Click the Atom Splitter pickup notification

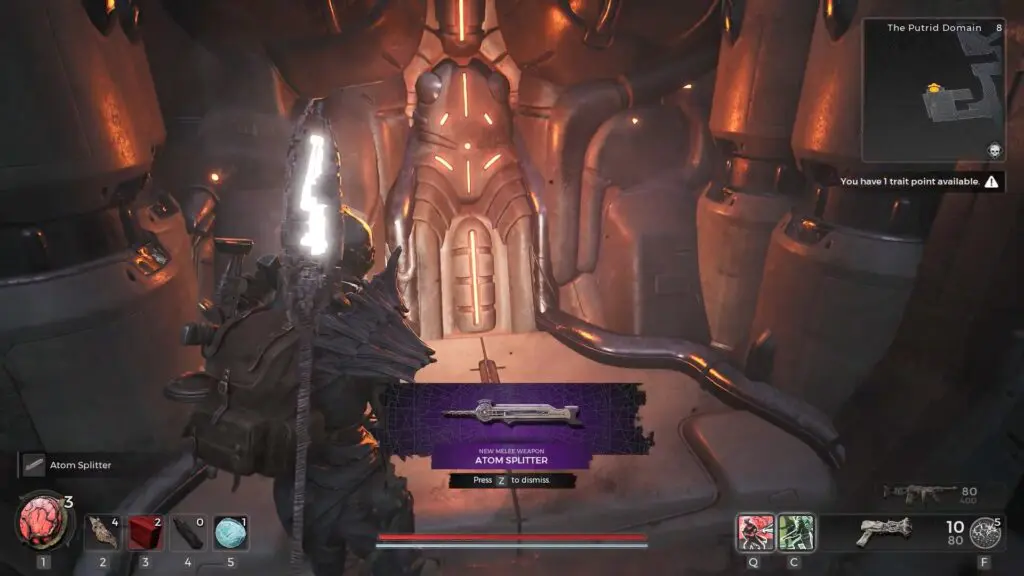(80, 465)
